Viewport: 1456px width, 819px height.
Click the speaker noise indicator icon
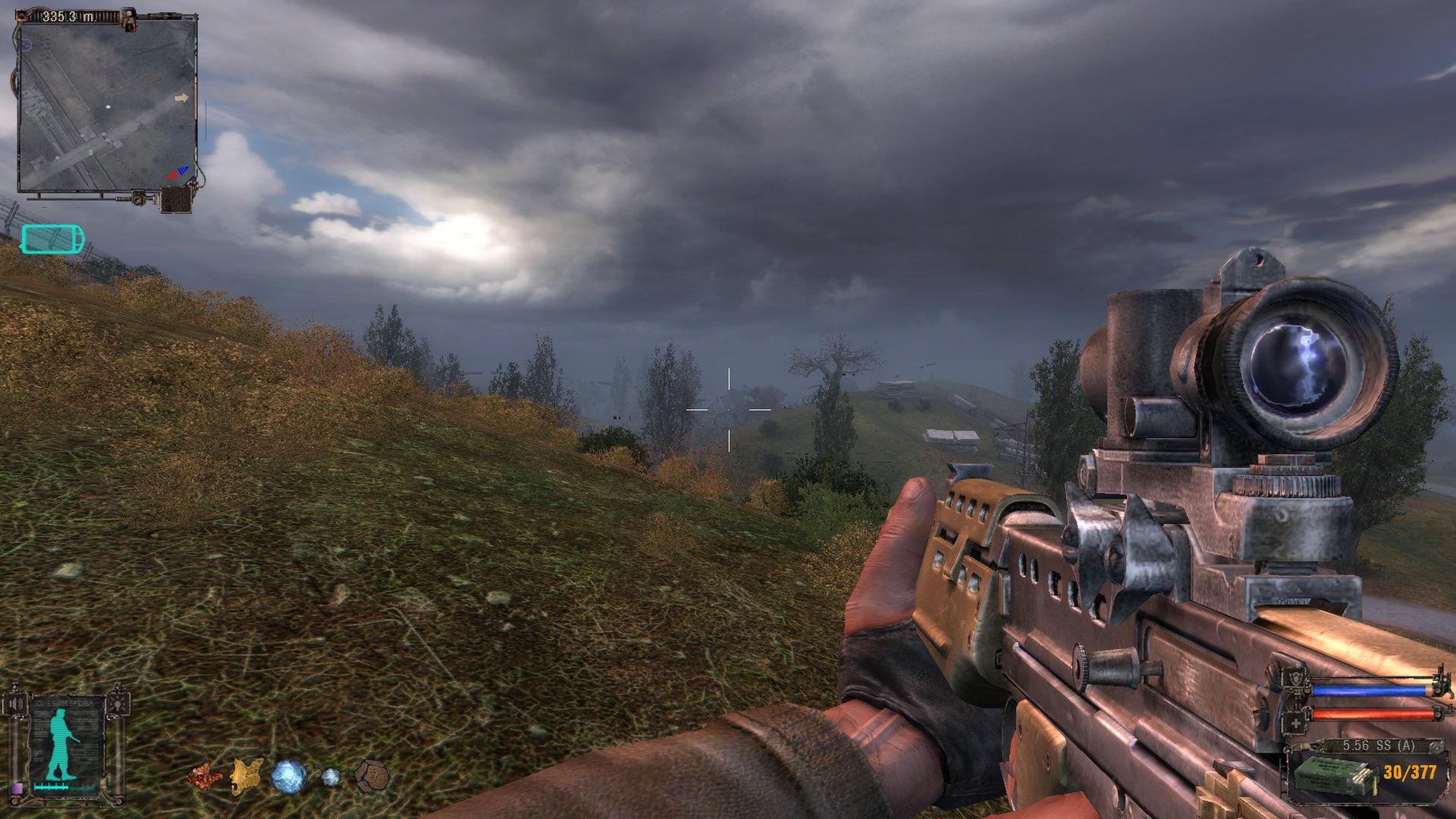(x=14, y=703)
